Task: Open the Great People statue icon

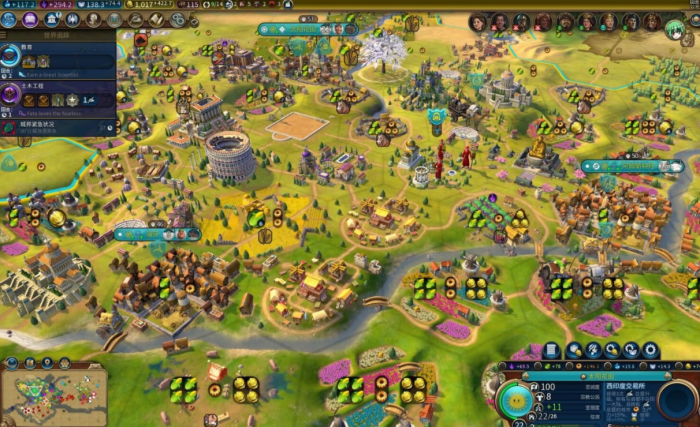Action: (x=93, y=19)
